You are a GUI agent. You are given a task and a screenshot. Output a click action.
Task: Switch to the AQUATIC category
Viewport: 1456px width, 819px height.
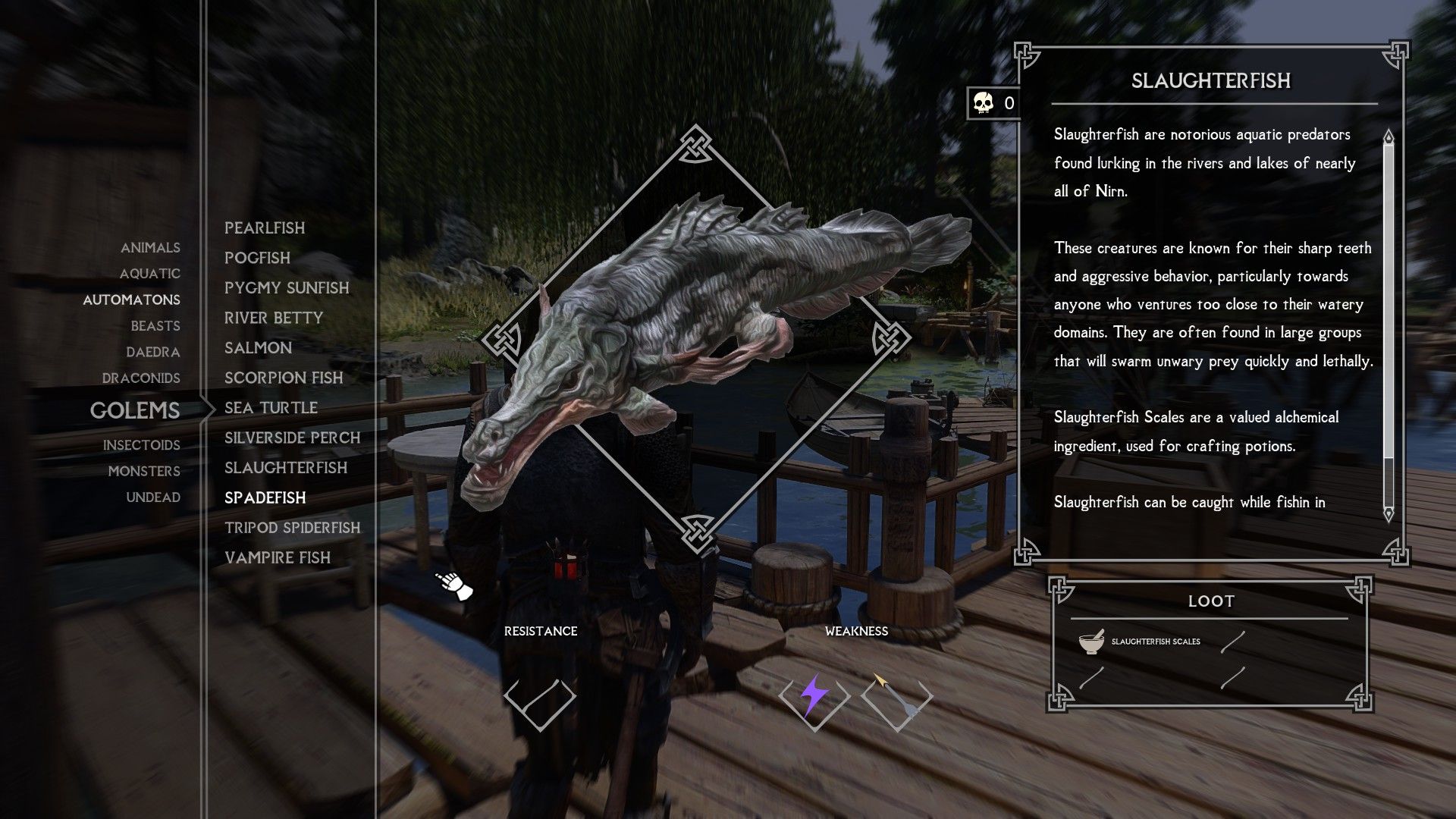(152, 274)
